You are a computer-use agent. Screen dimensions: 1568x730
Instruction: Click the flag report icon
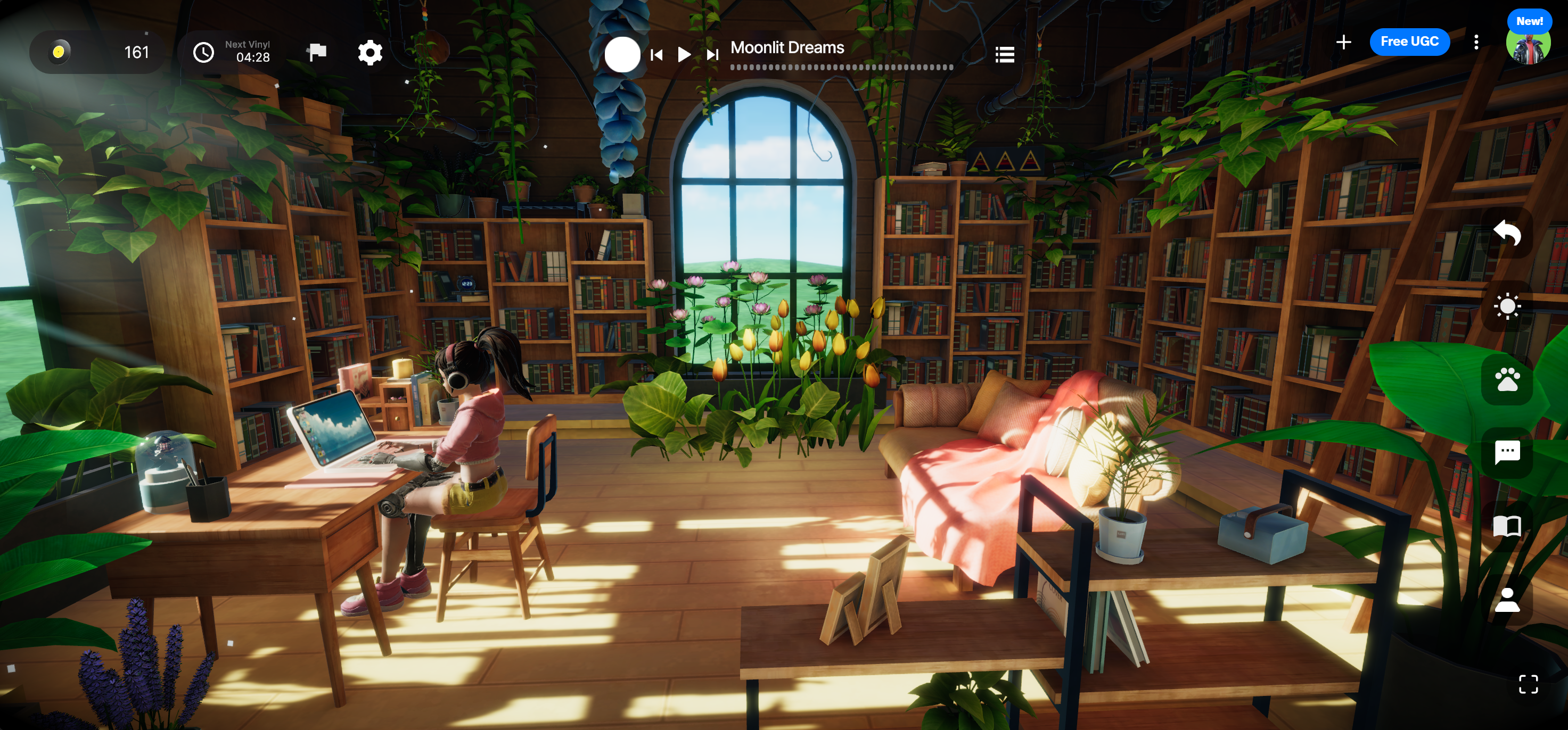click(316, 53)
